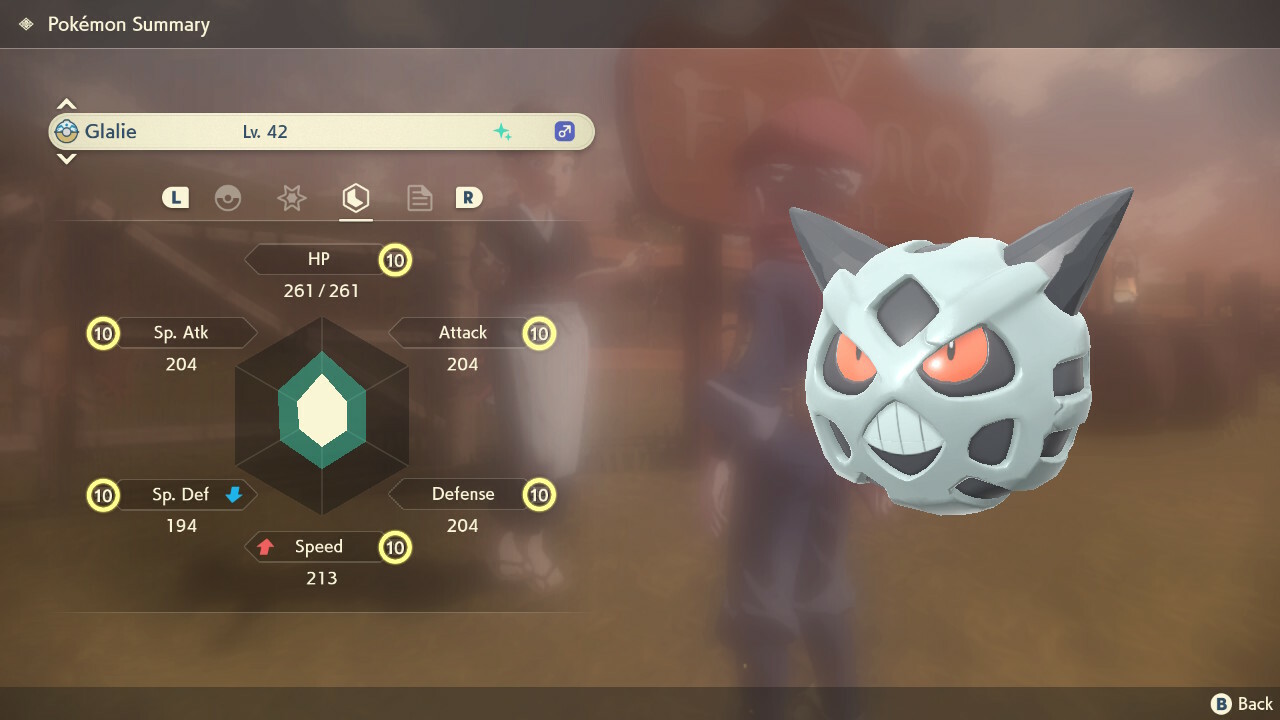Select the Sp. Atk stat label
Viewport: 1280px width, 720px height.
(181, 333)
